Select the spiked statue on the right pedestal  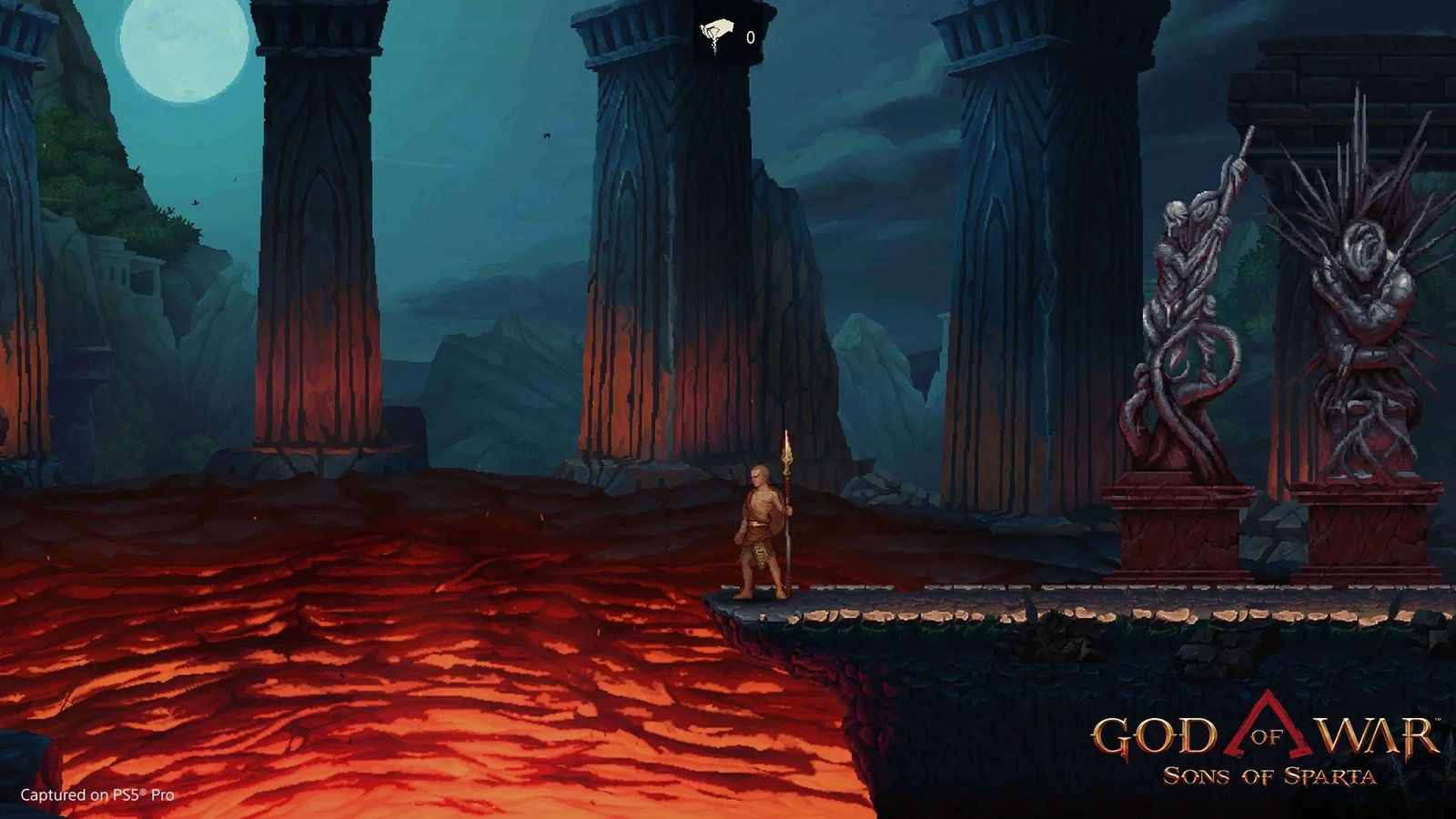click(x=1360, y=291)
